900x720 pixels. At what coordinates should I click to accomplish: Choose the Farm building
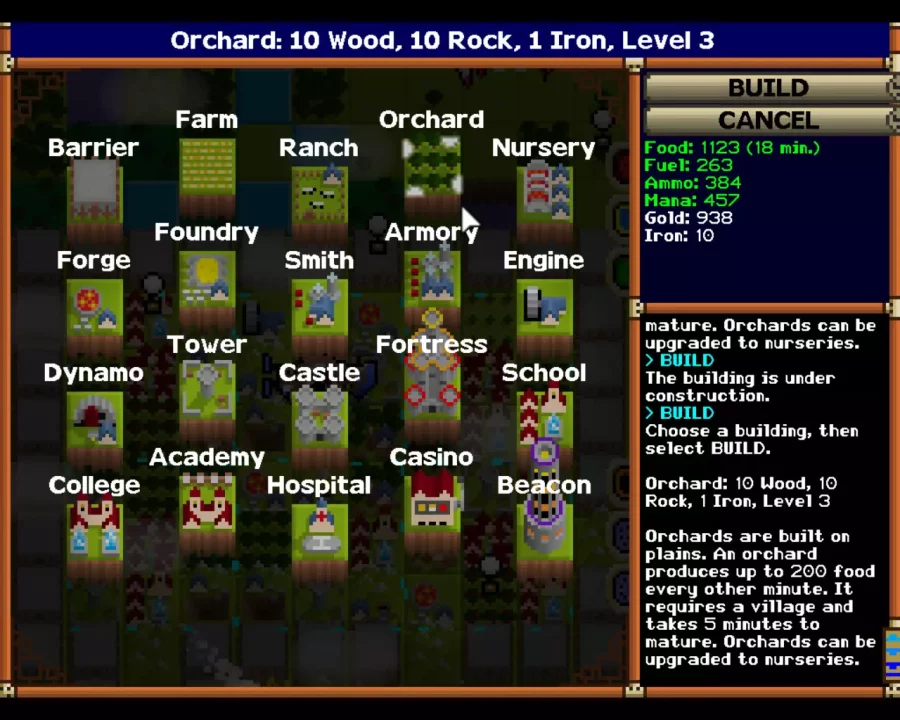coord(207,164)
